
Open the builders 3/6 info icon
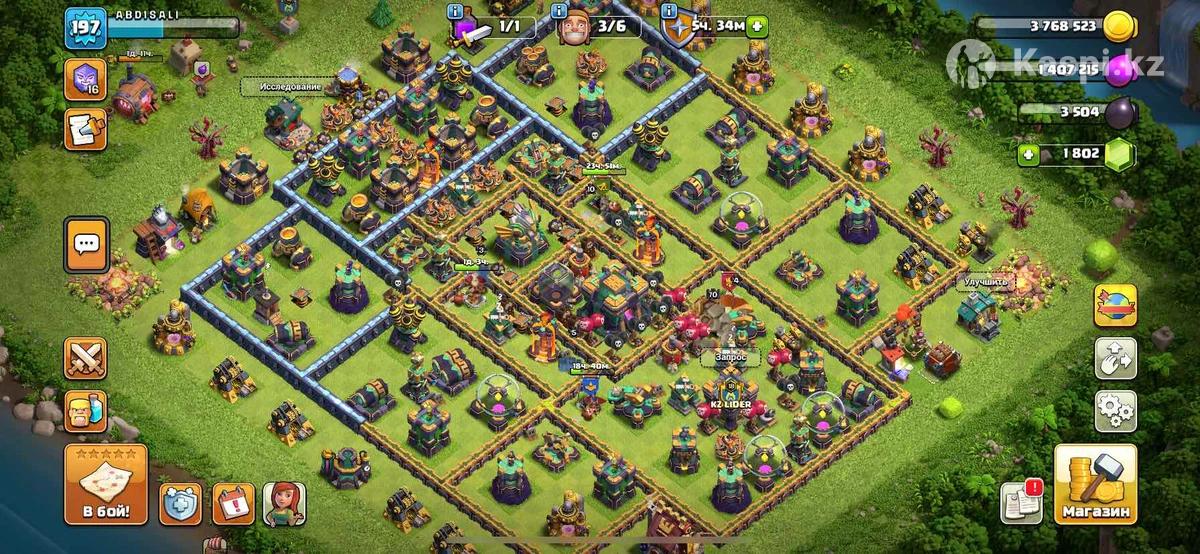click(x=565, y=10)
